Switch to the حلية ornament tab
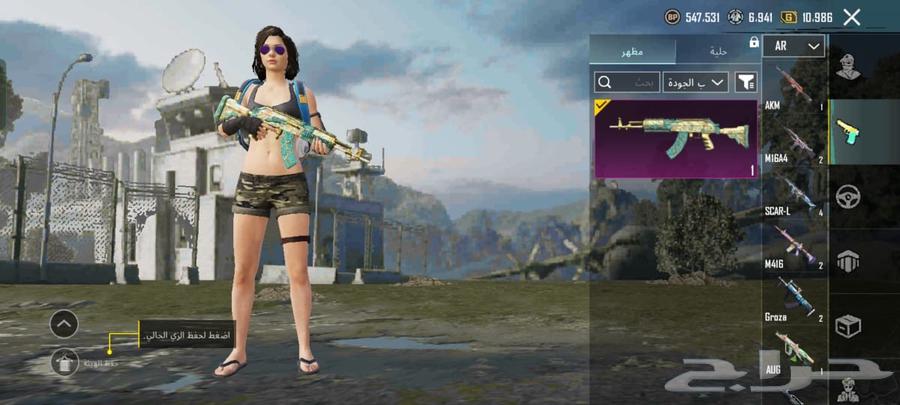The image size is (900, 405). pos(718,50)
